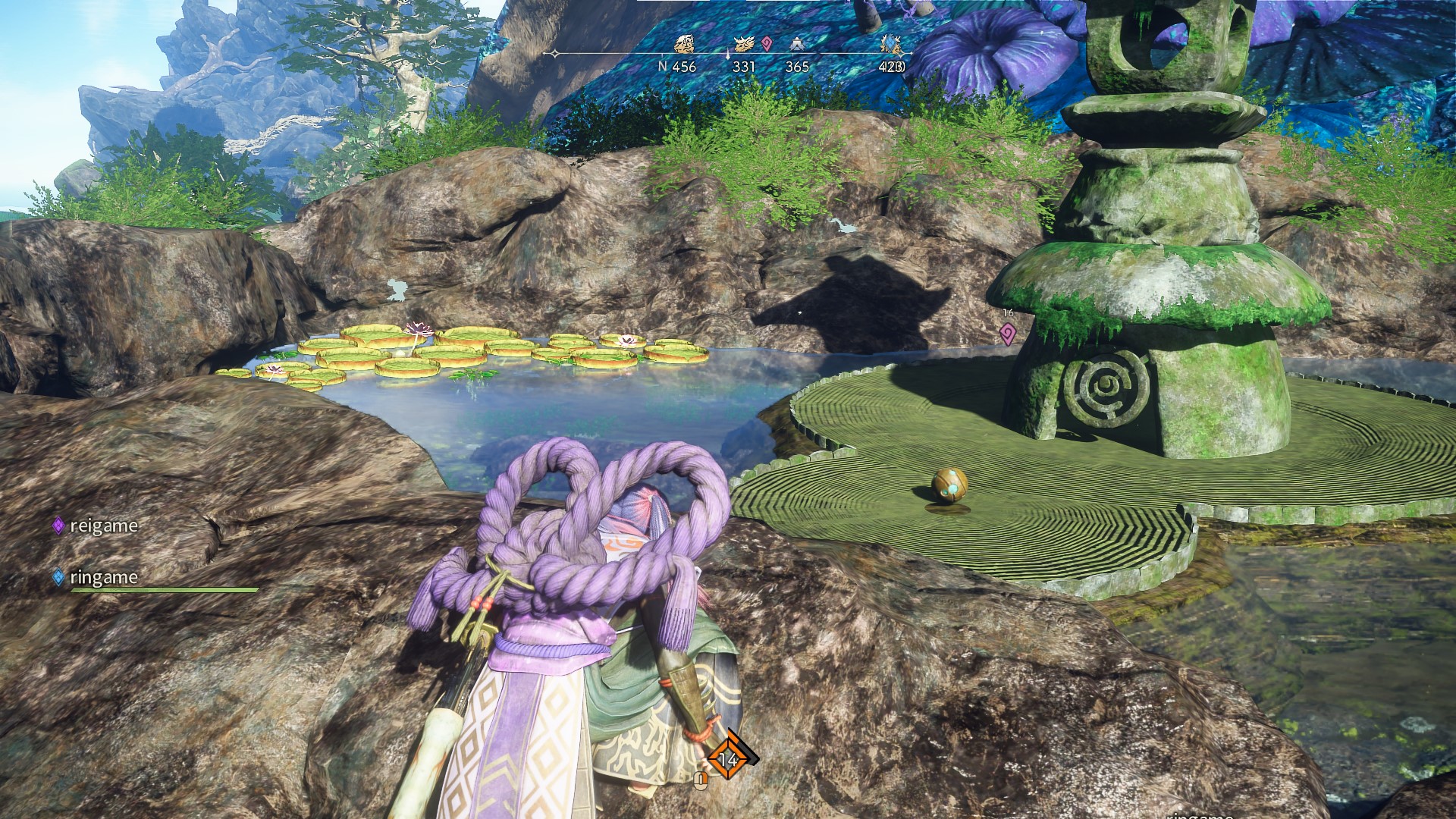Click the pink spiral marker on the compass
This screenshot has width=1456, height=819.
767,44
